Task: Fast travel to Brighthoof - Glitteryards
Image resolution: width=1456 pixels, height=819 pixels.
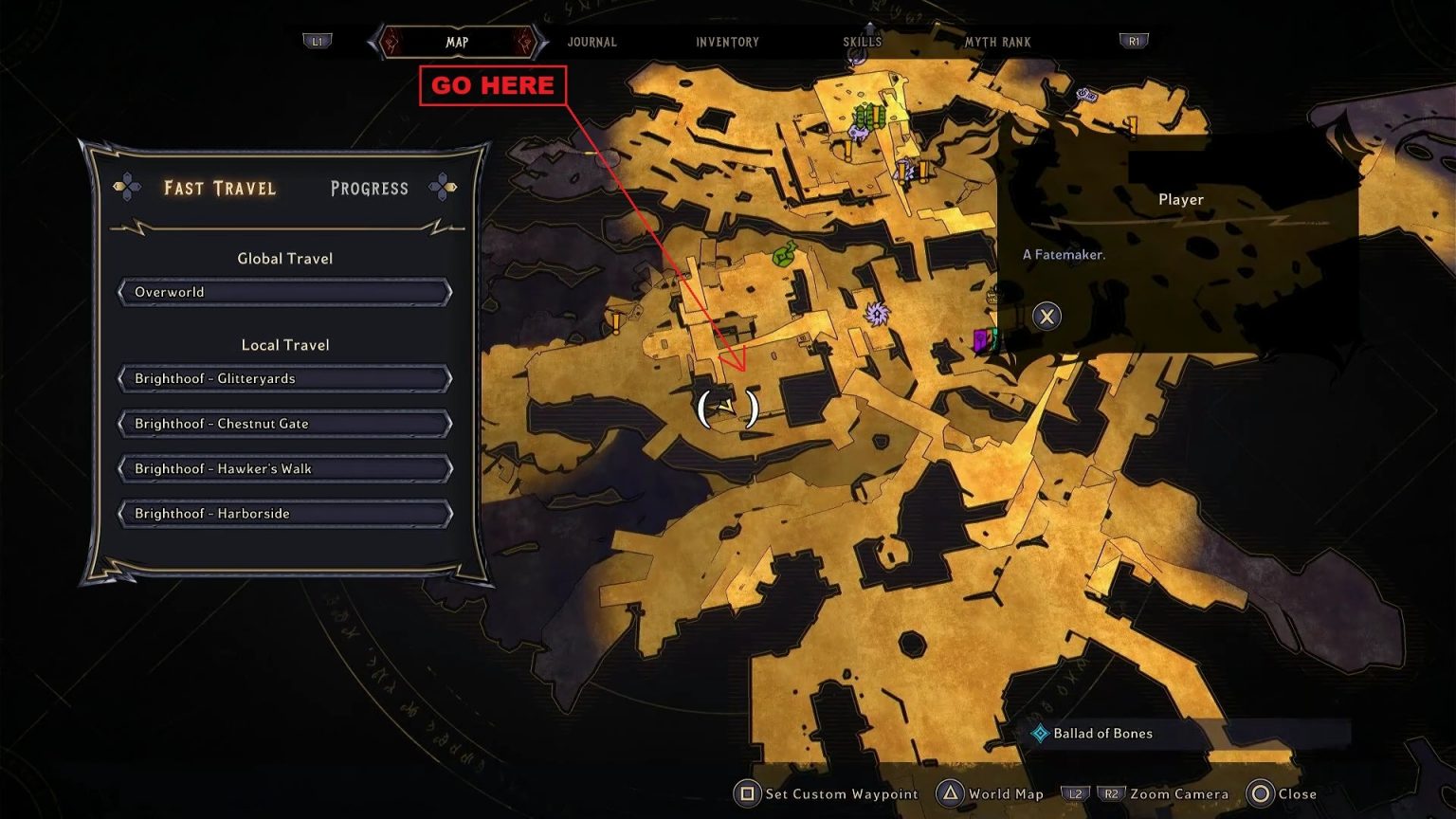Action: coord(284,378)
